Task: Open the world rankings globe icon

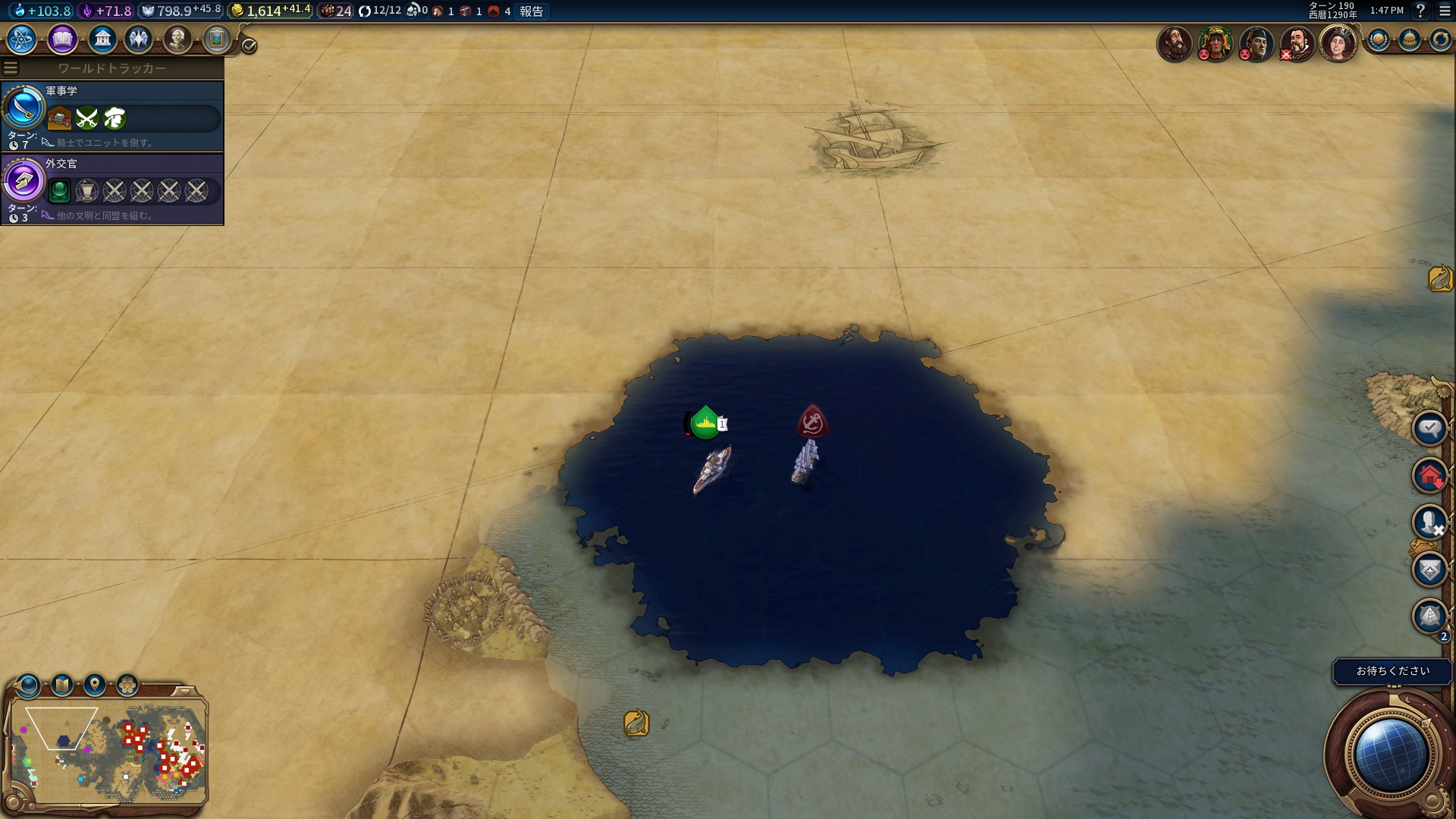Action: [1379, 40]
